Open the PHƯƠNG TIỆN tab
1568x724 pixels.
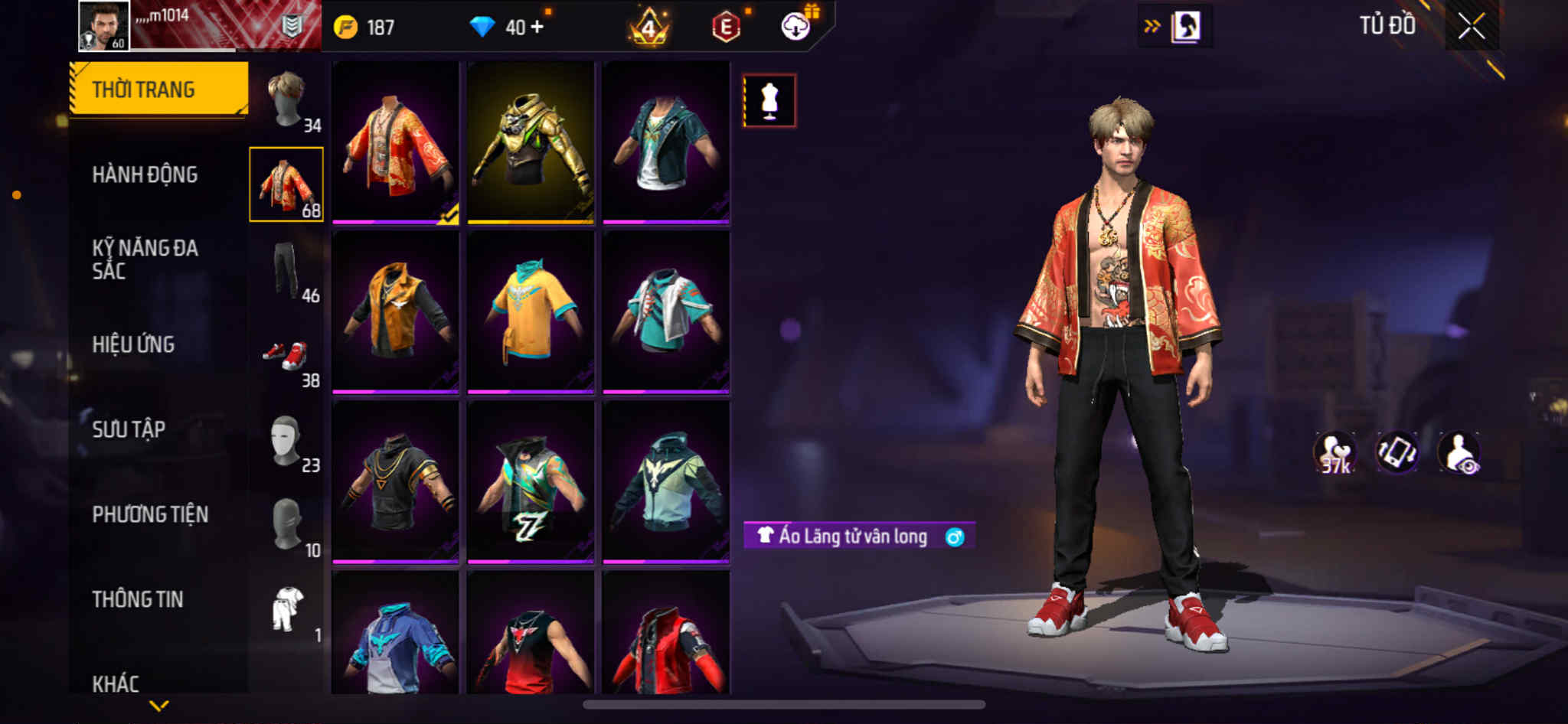(x=150, y=514)
